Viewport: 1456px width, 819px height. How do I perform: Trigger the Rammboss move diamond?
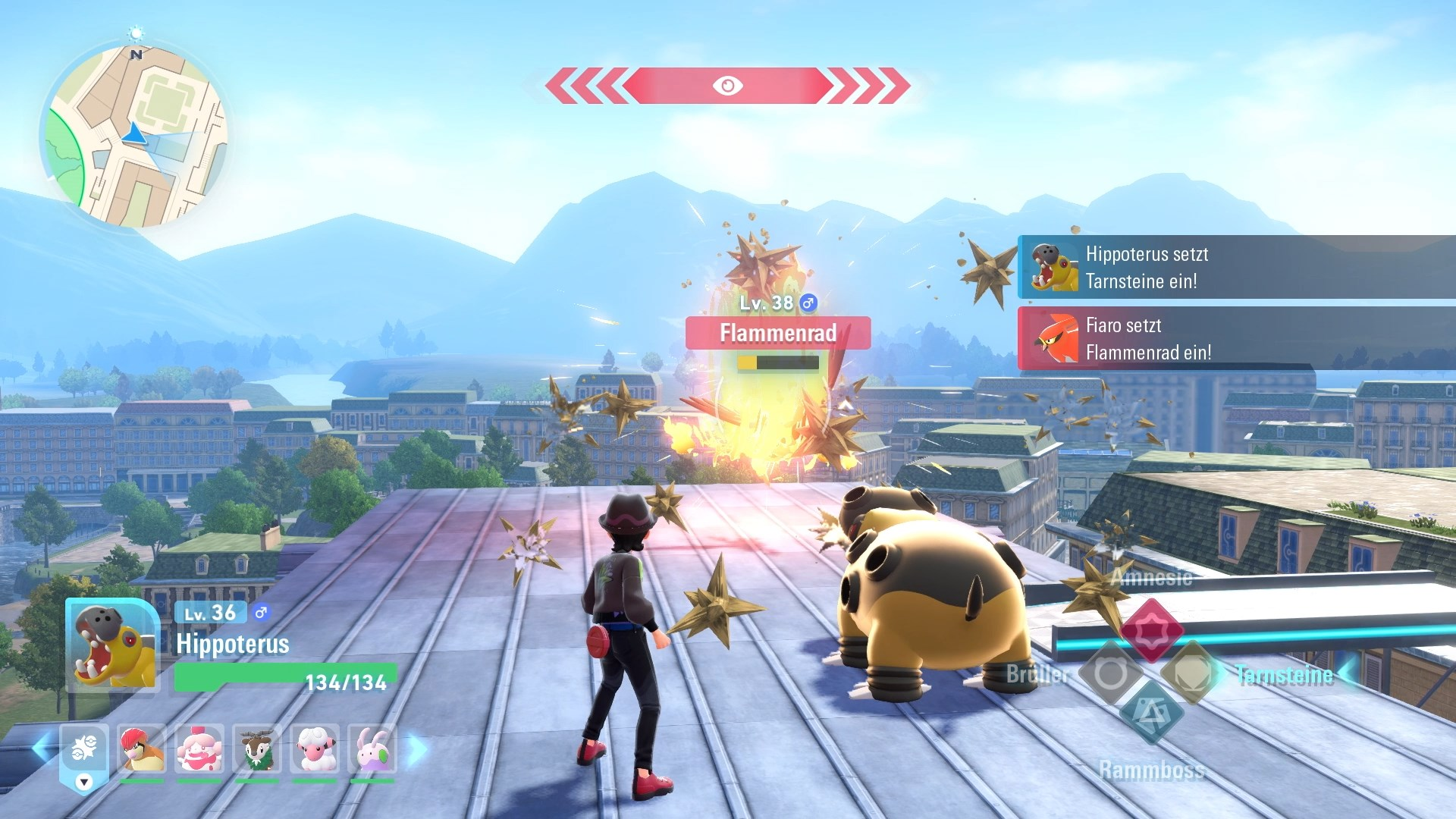(x=1151, y=714)
